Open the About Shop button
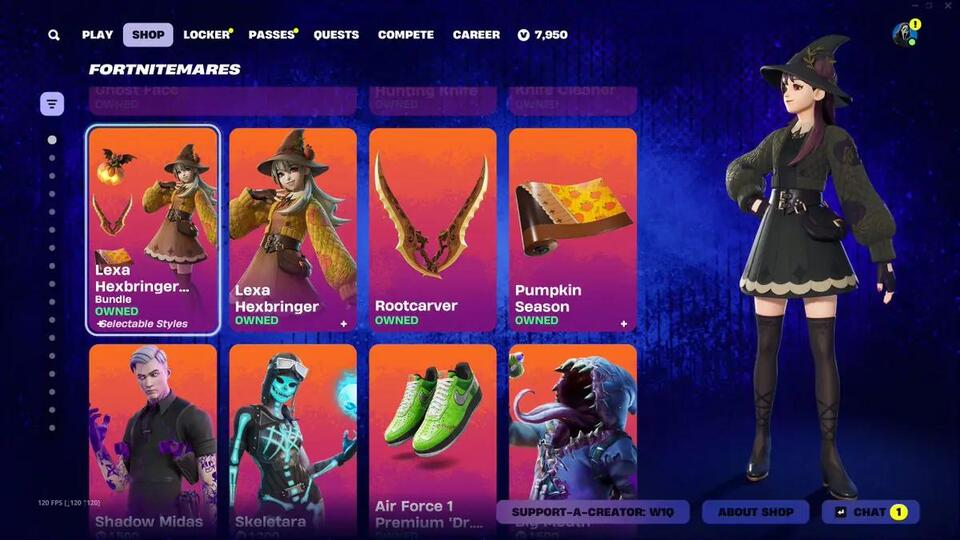 coord(755,512)
